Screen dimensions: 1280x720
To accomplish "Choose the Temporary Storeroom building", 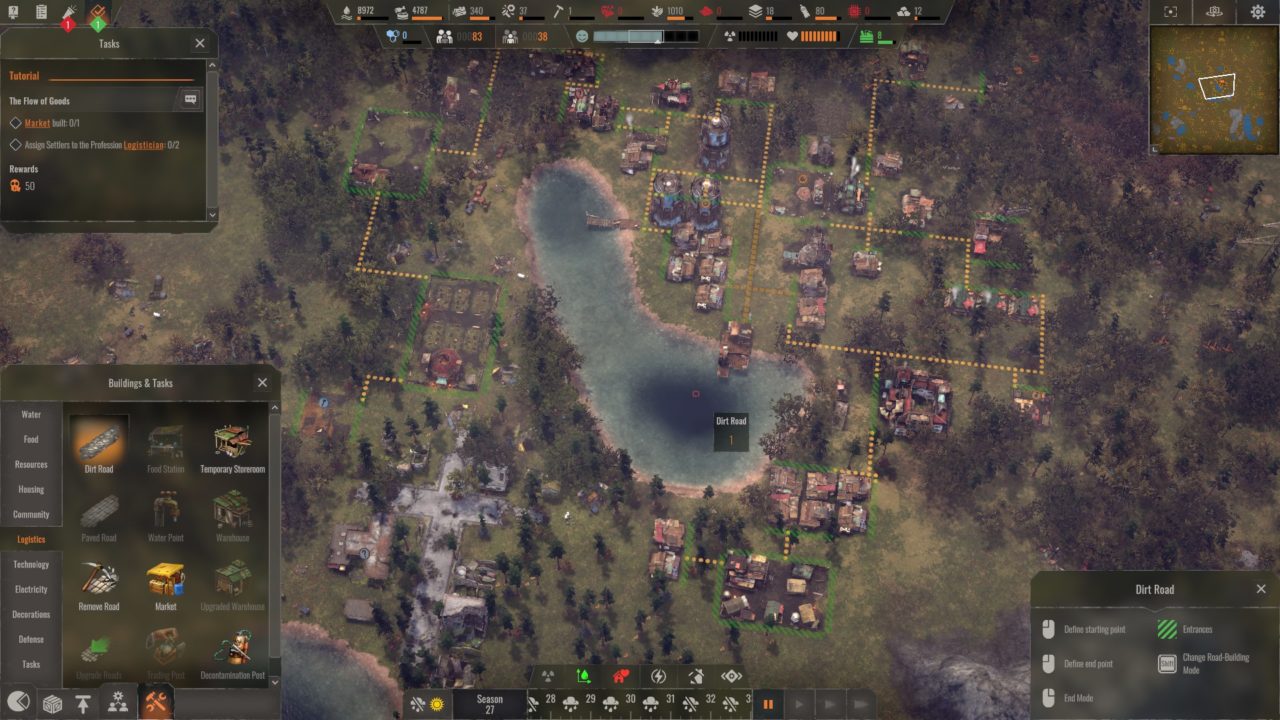I will coord(232,447).
